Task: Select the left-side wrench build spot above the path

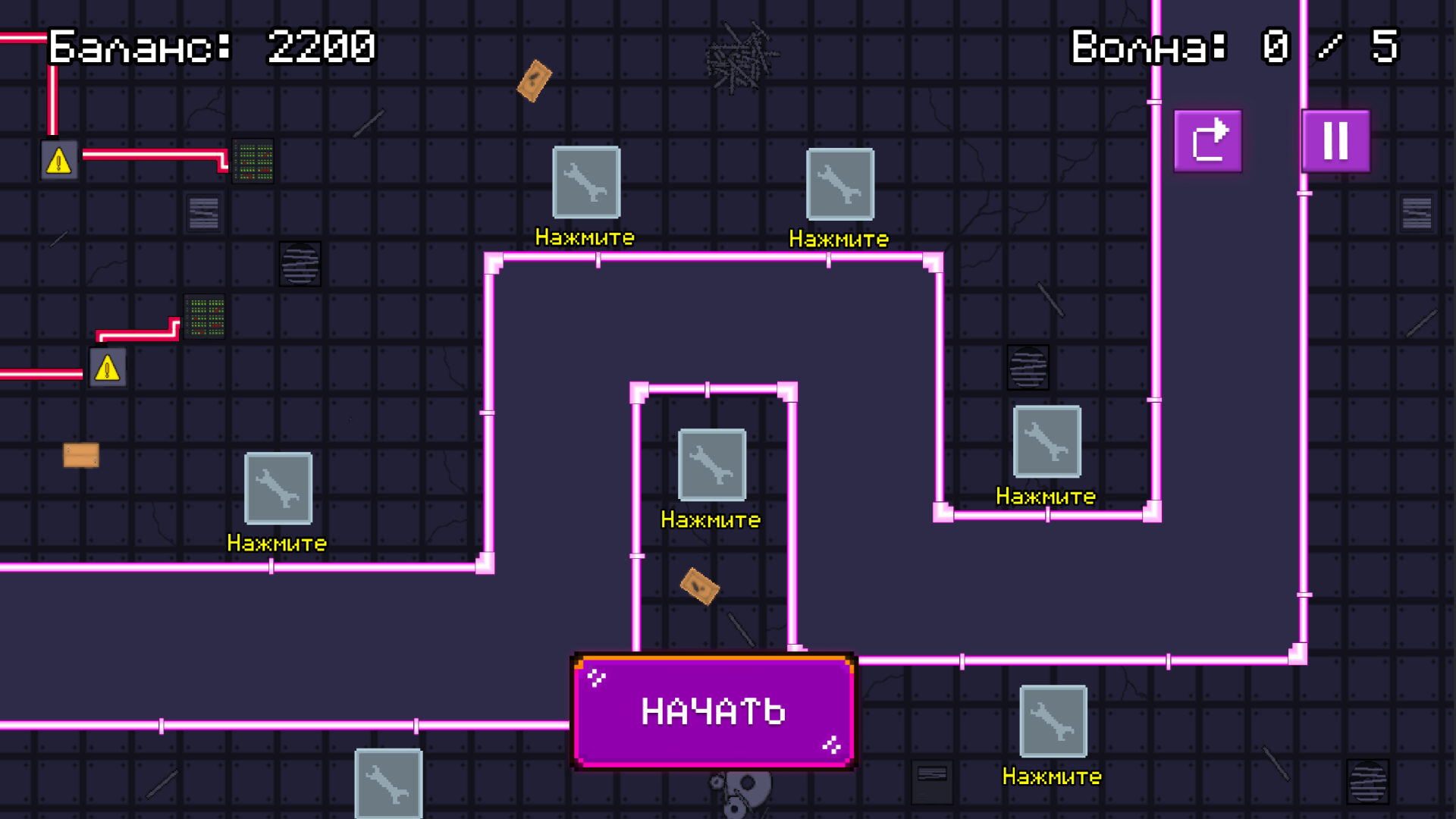Action: 278,488
